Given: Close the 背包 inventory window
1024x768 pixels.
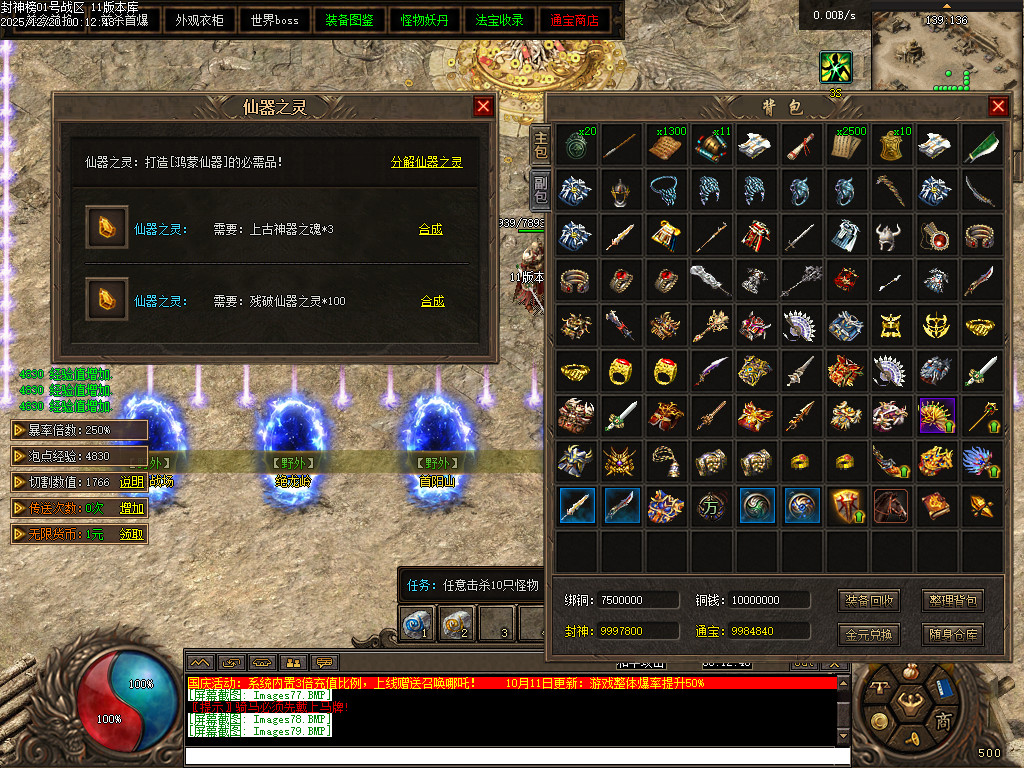Looking at the screenshot, I should (x=998, y=106).
